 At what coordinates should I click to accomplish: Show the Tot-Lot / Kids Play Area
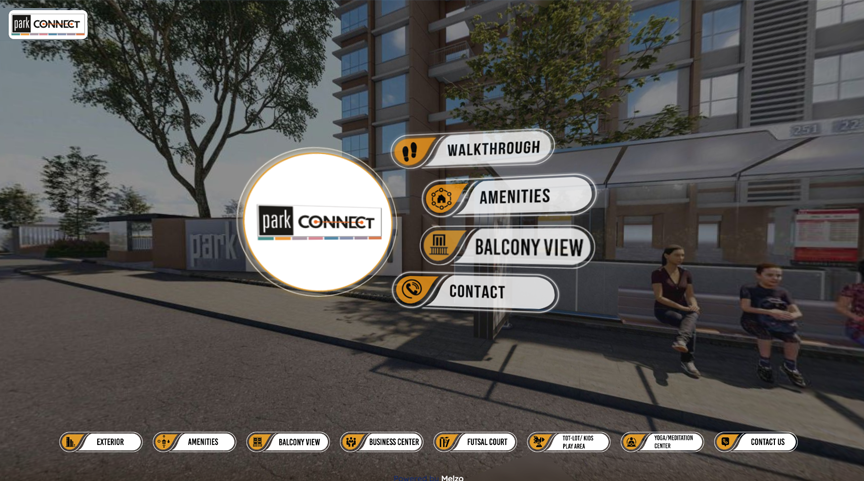click(x=568, y=442)
